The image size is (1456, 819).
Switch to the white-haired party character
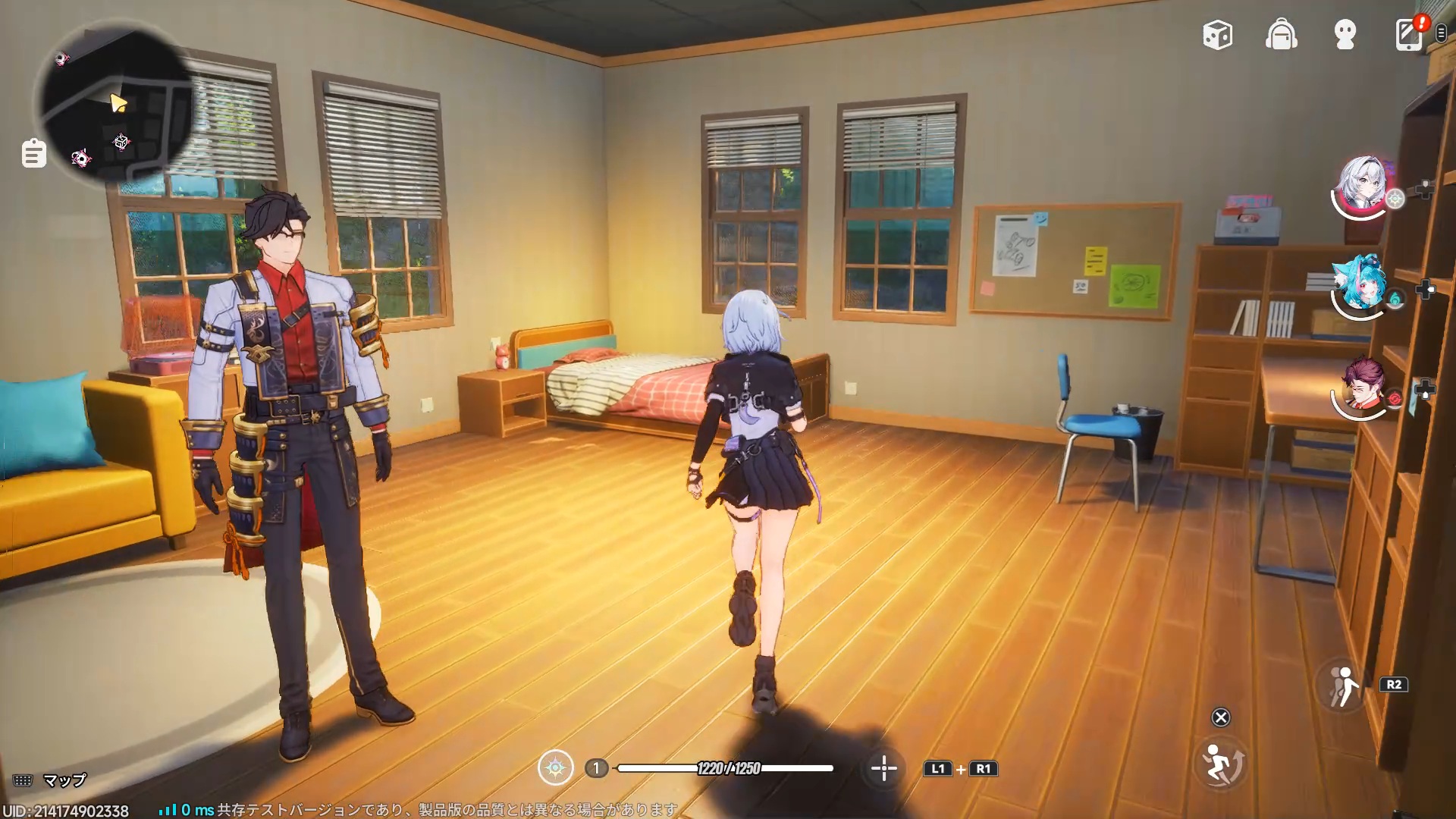1363,187
